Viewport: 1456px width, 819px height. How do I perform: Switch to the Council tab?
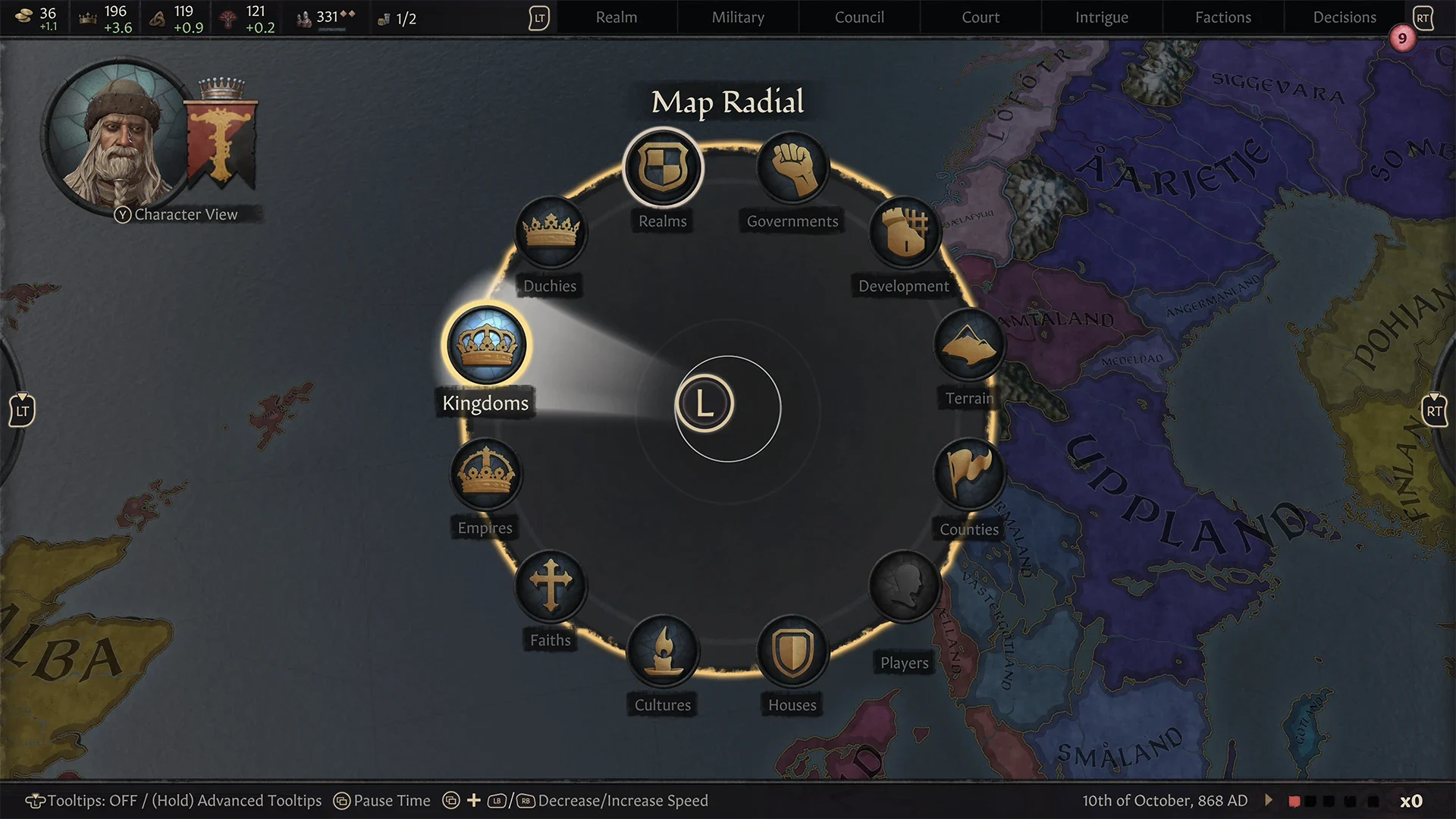858,17
